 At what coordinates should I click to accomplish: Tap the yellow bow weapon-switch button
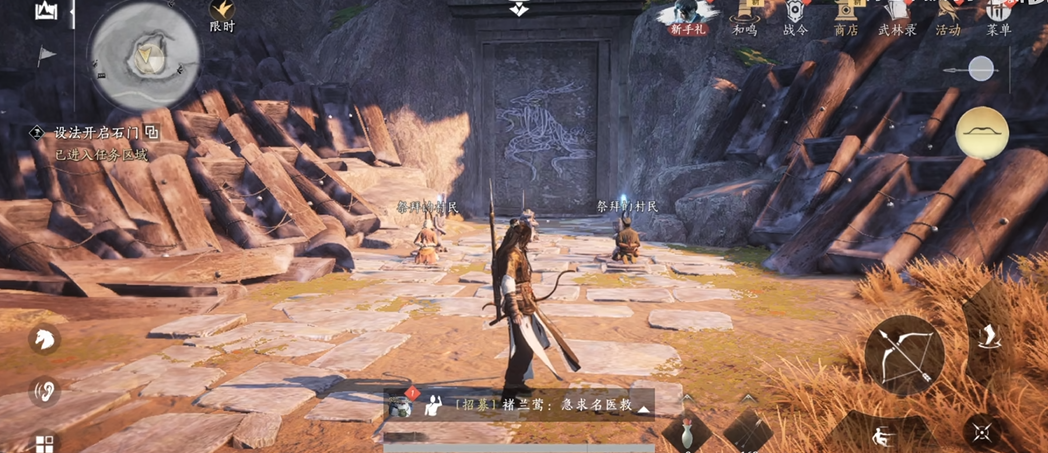[x=981, y=133]
